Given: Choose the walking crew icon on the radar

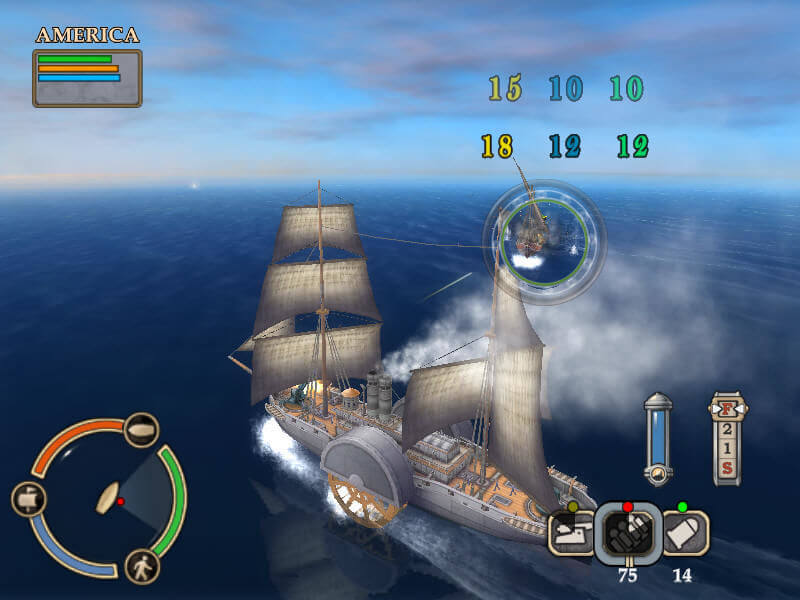Looking at the screenshot, I should [x=142, y=566].
